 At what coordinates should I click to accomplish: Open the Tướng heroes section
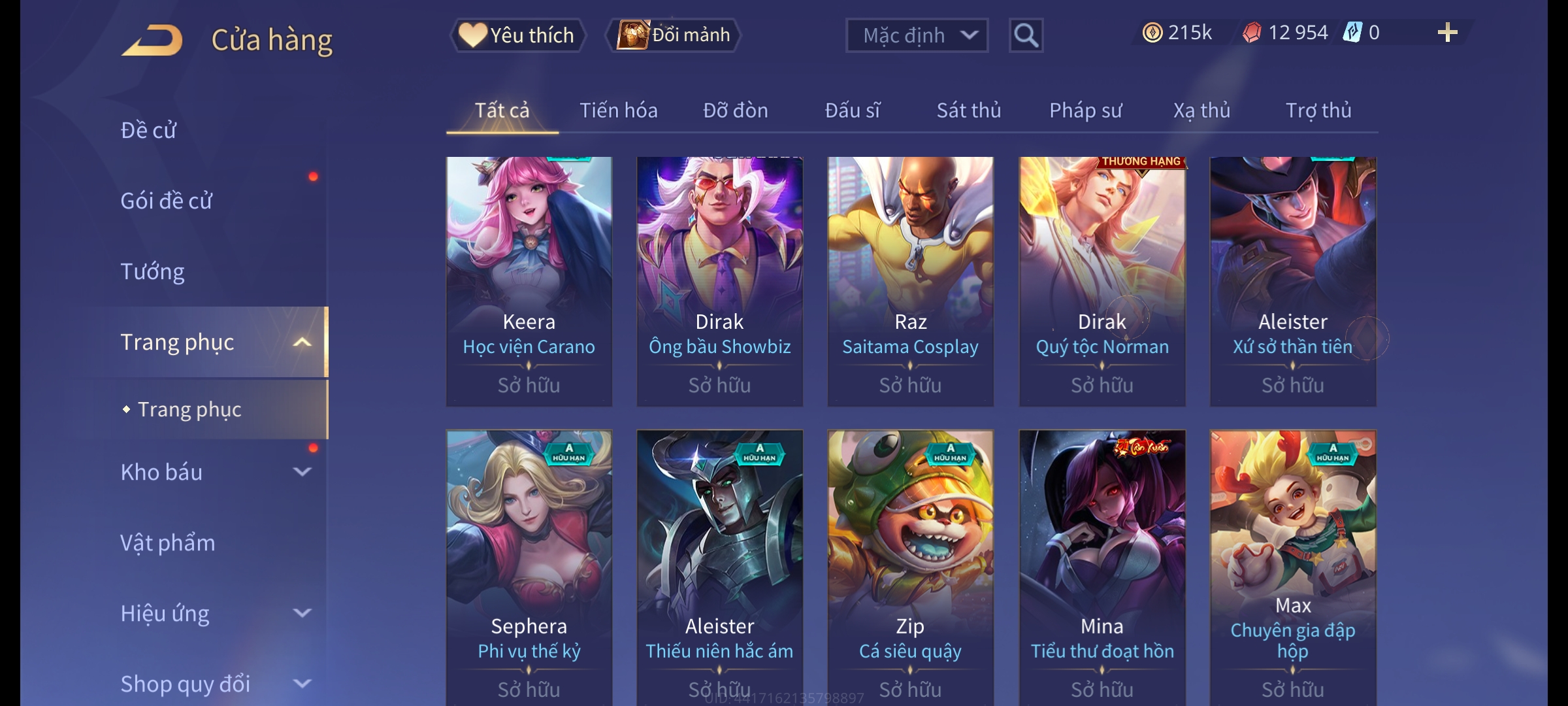[x=153, y=271]
